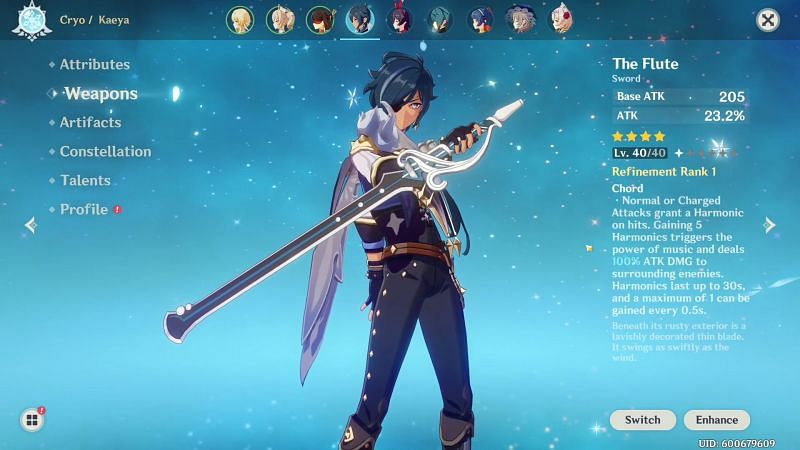The height and width of the screenshot is (450, 800).
Task: Go to the Artifacts section
Action: [90, 122]
